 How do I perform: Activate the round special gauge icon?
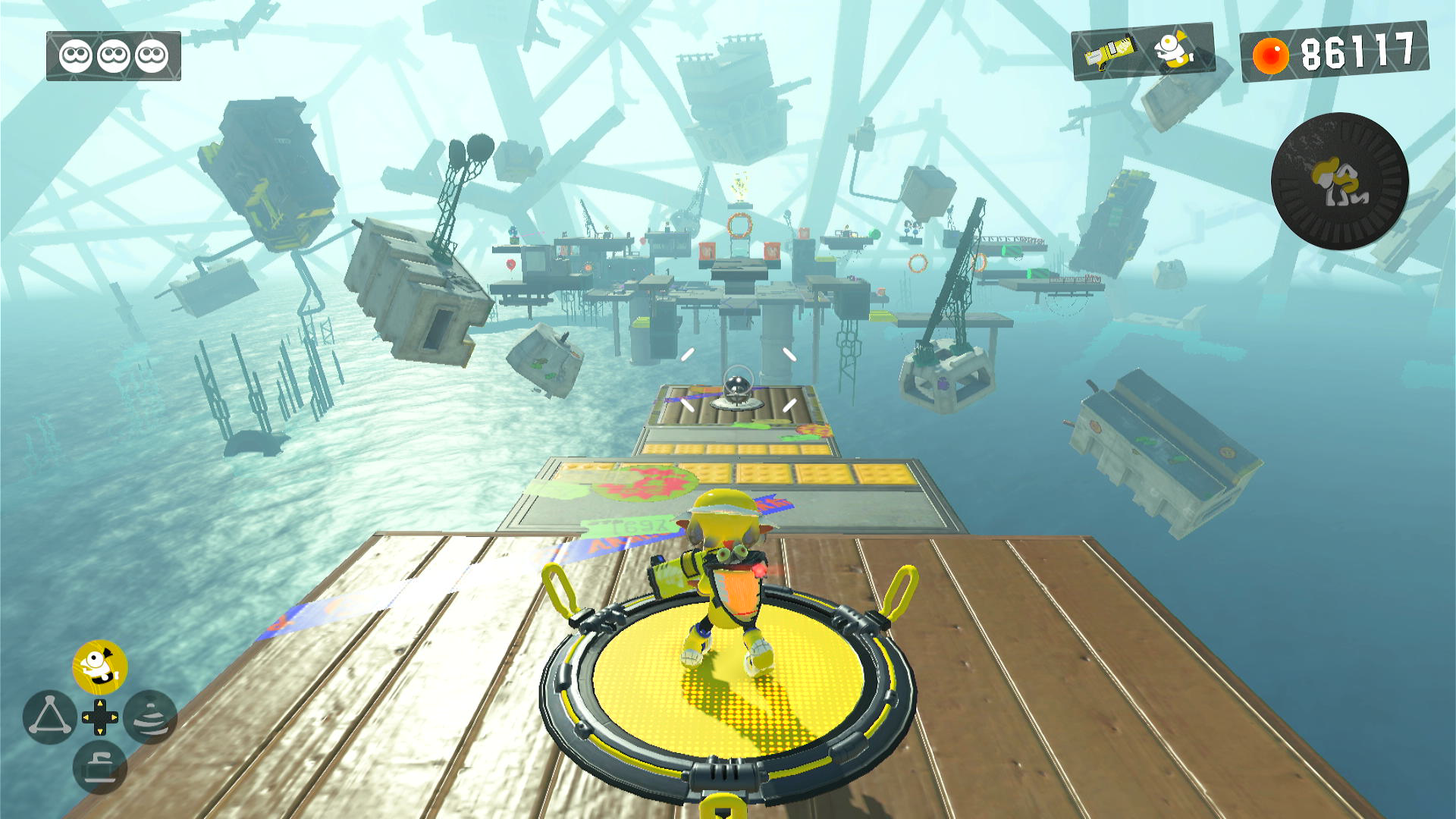1339,181
